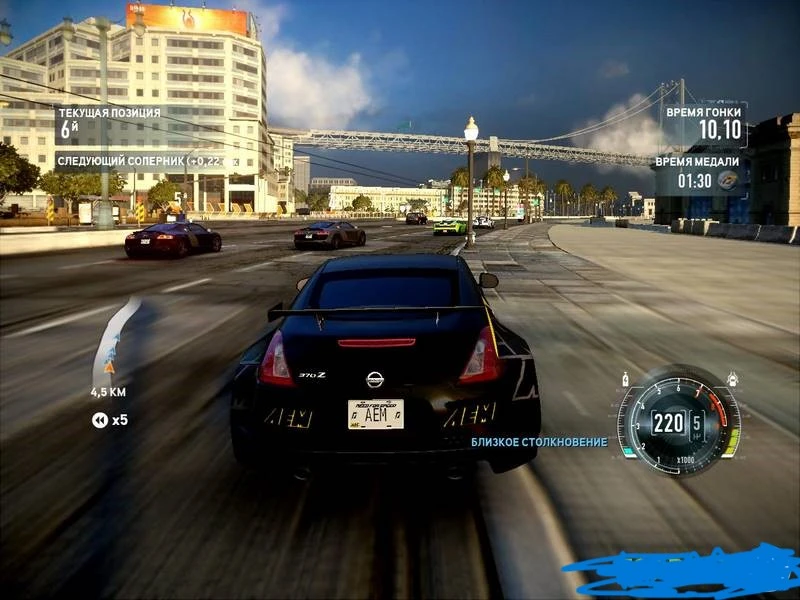Select the rewind resets icon

(100, 420)
